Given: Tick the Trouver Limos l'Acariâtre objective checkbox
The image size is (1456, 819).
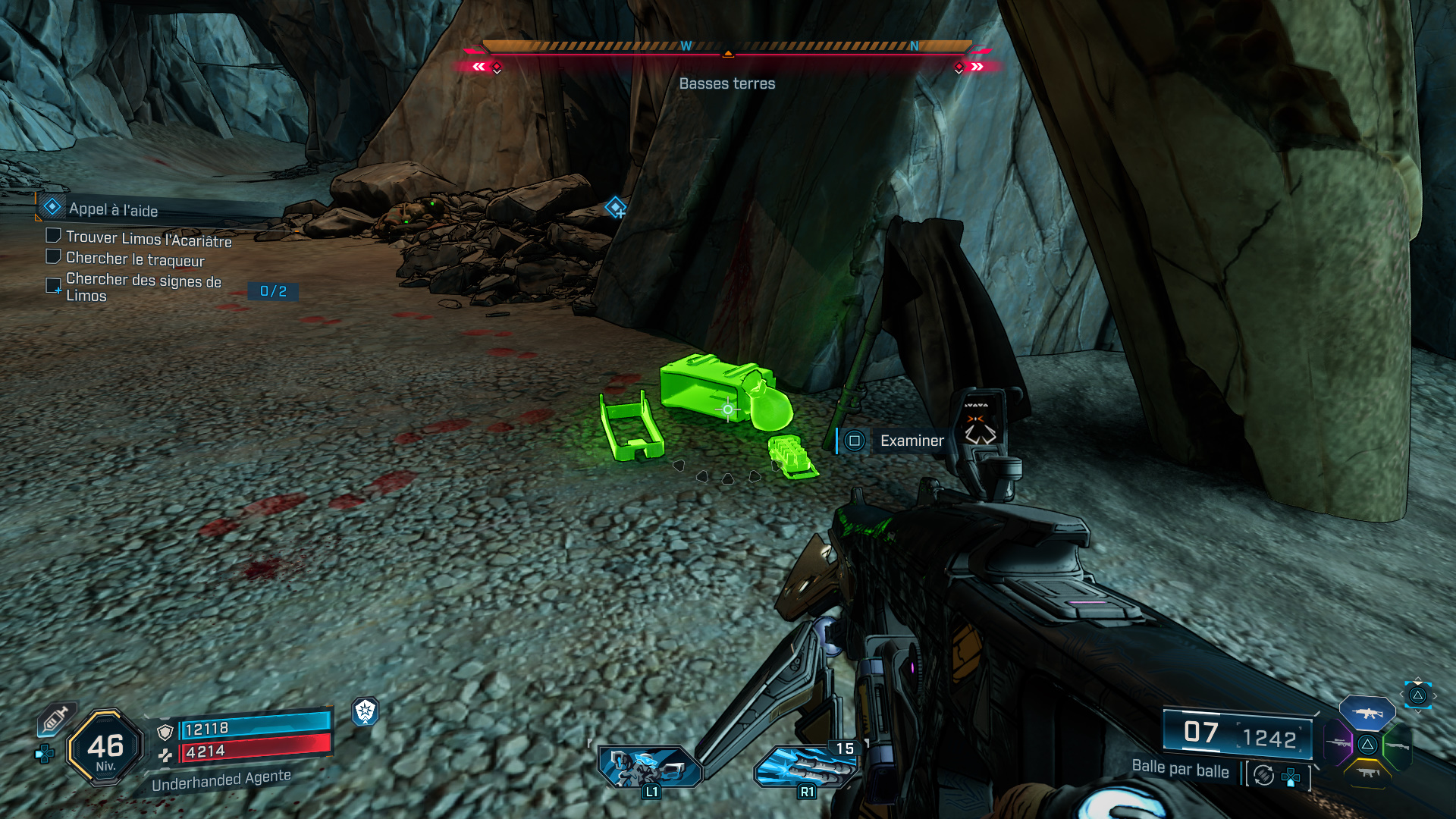Looking at the screenshot, I should coord(53,236).
